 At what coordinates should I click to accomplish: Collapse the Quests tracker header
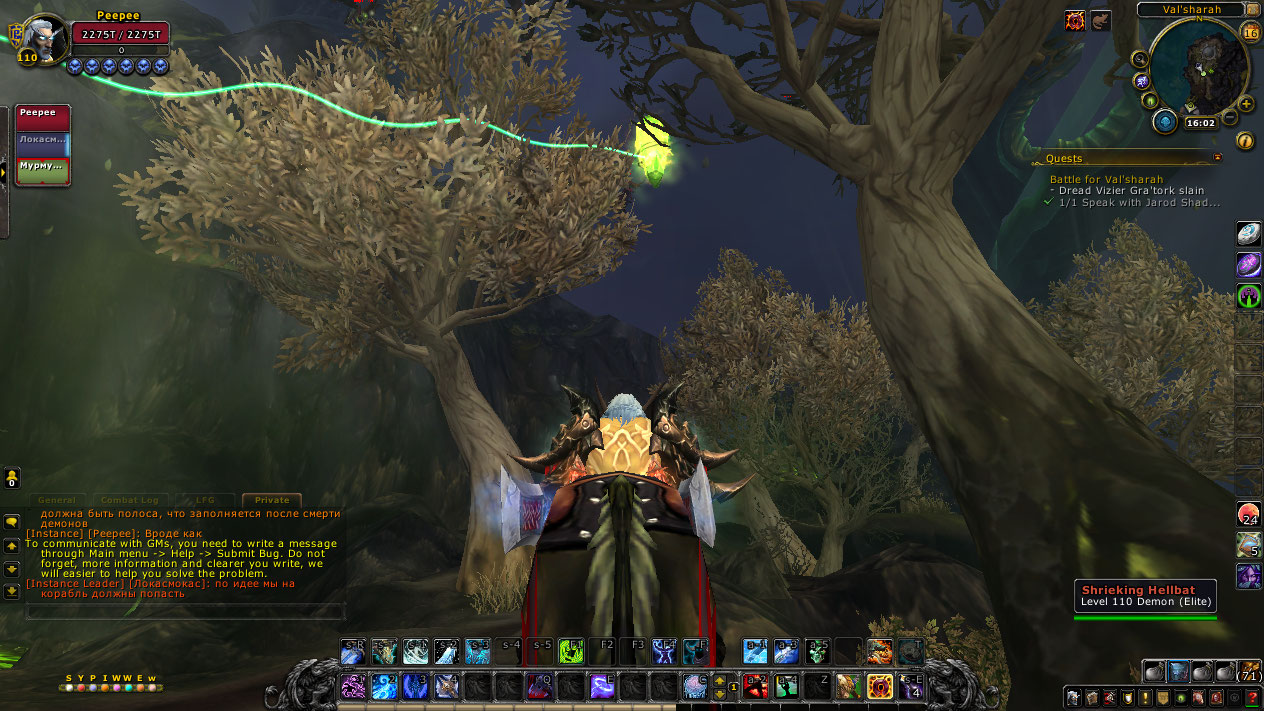point(1217,158)
